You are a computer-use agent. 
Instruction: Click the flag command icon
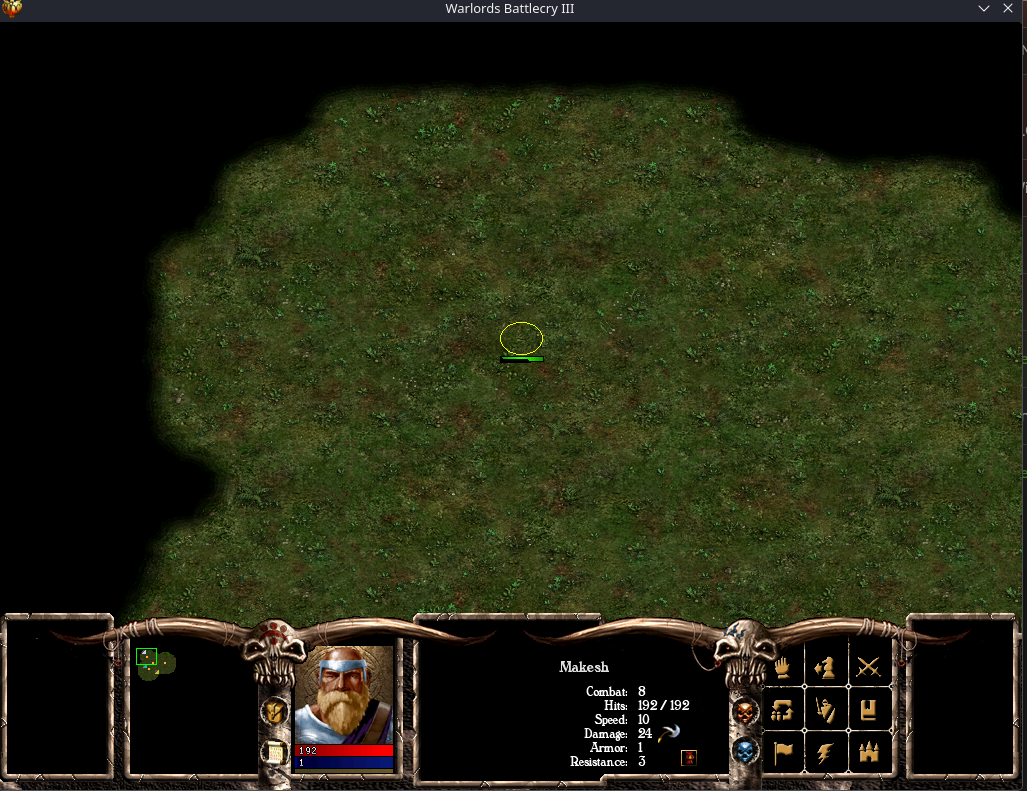coord(783,752)
